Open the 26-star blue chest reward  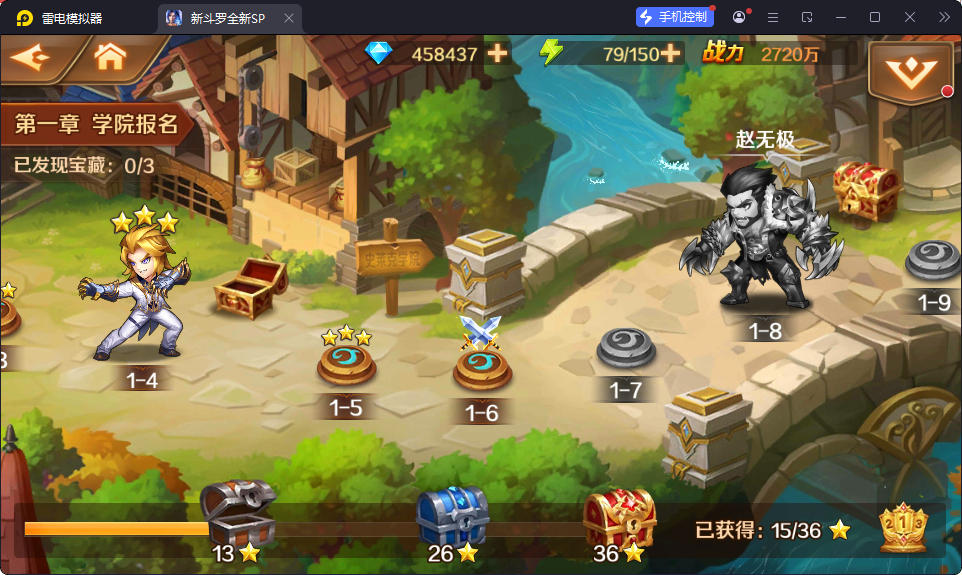[x=451, y=515]
